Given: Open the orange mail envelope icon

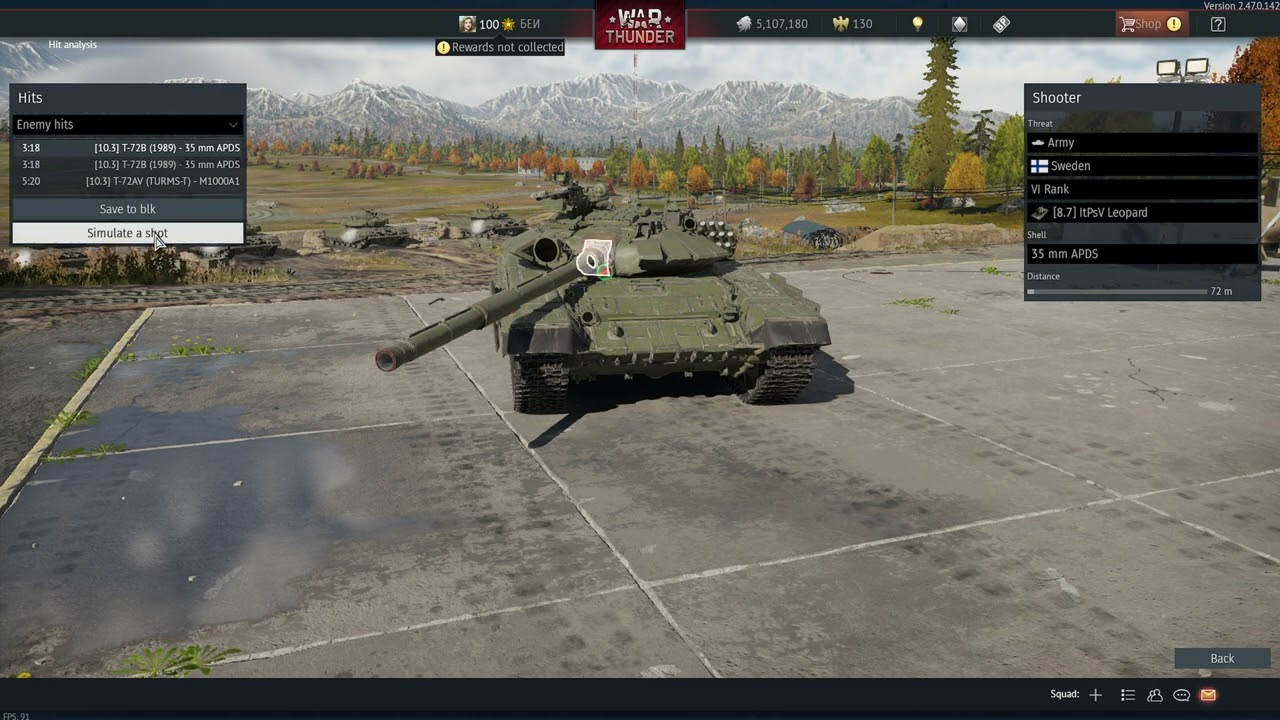Looking at the screenshot, I should click(1208, 695).
